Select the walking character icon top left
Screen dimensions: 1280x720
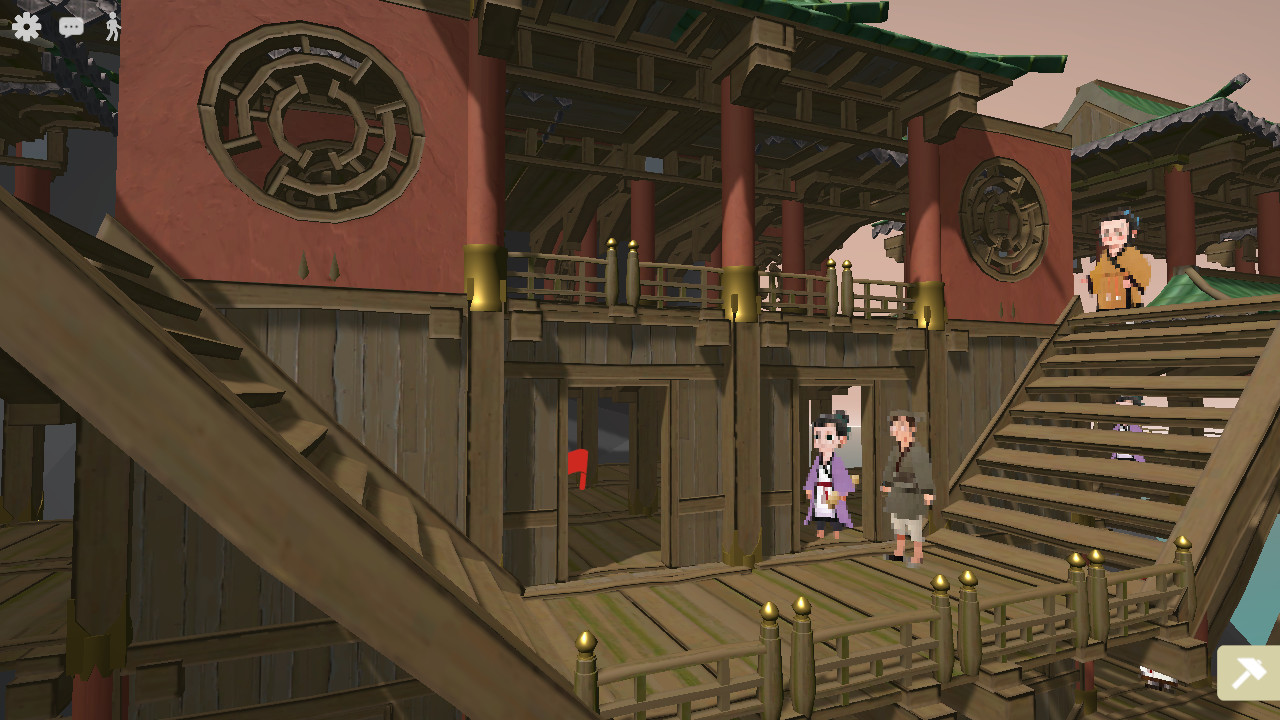tap(112, 27)
